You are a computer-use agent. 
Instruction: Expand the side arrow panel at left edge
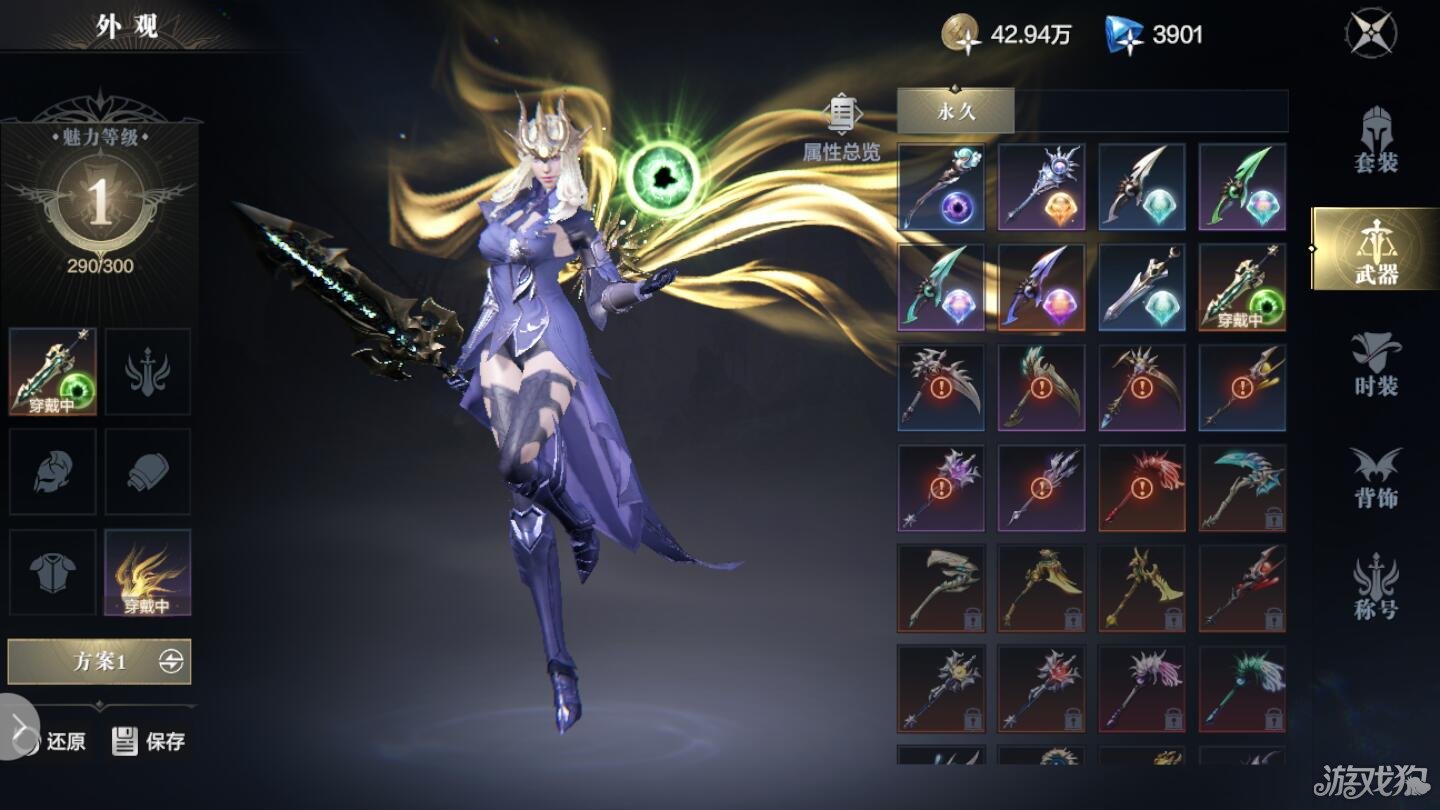click(18, 726)
